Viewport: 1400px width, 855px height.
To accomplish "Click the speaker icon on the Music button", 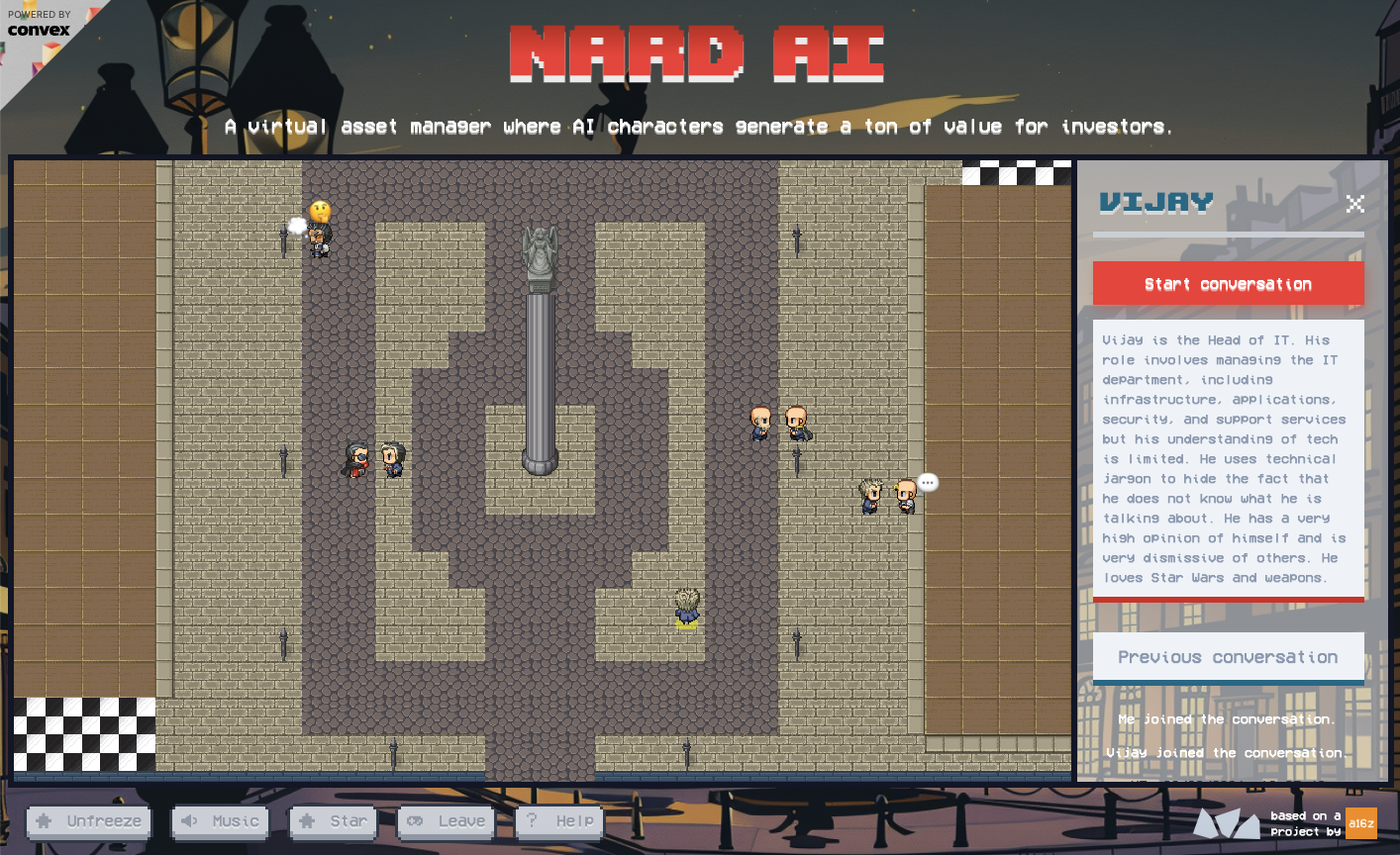I will pyautogui.click(x=191, y=822).
